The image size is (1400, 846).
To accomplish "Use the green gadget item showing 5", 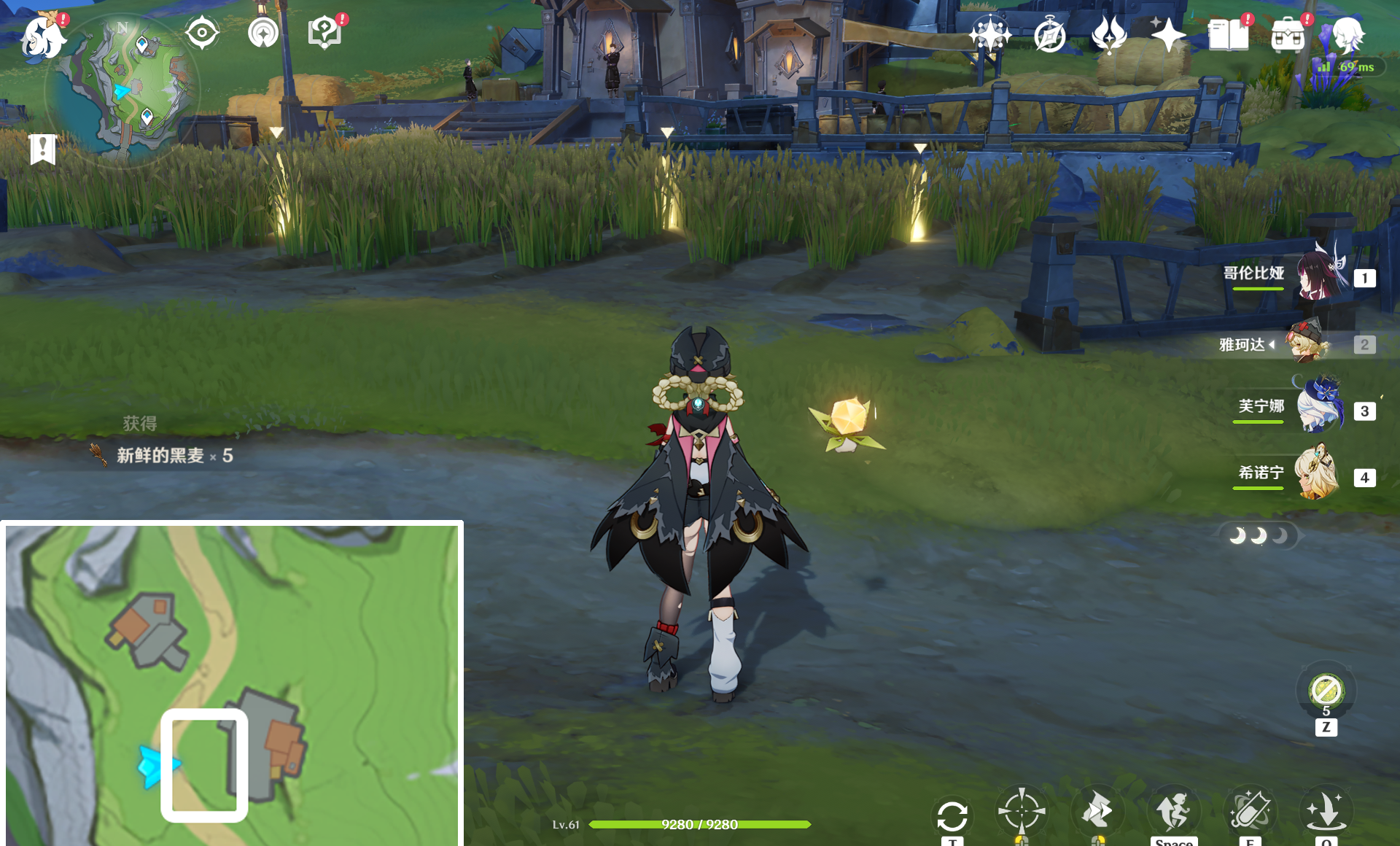I will [1326, 690].
